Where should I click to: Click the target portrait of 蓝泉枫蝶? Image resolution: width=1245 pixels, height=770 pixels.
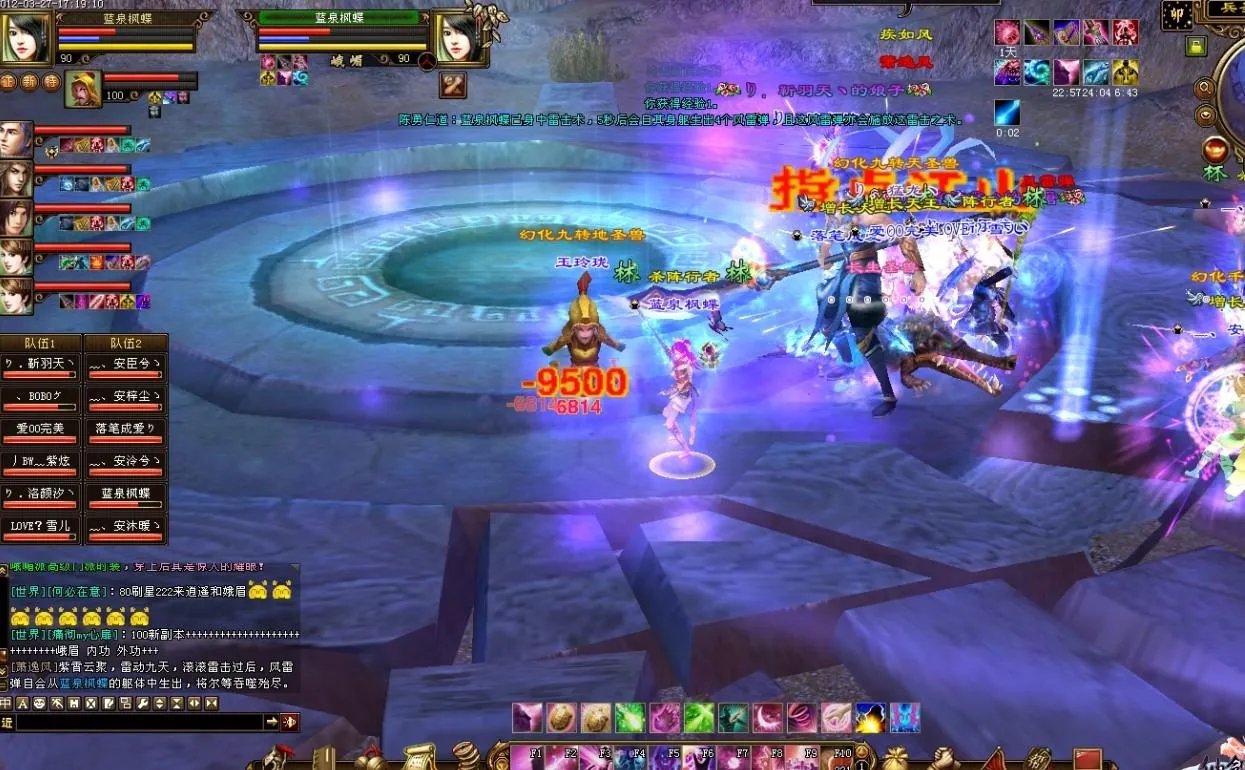tap(458, 39)
